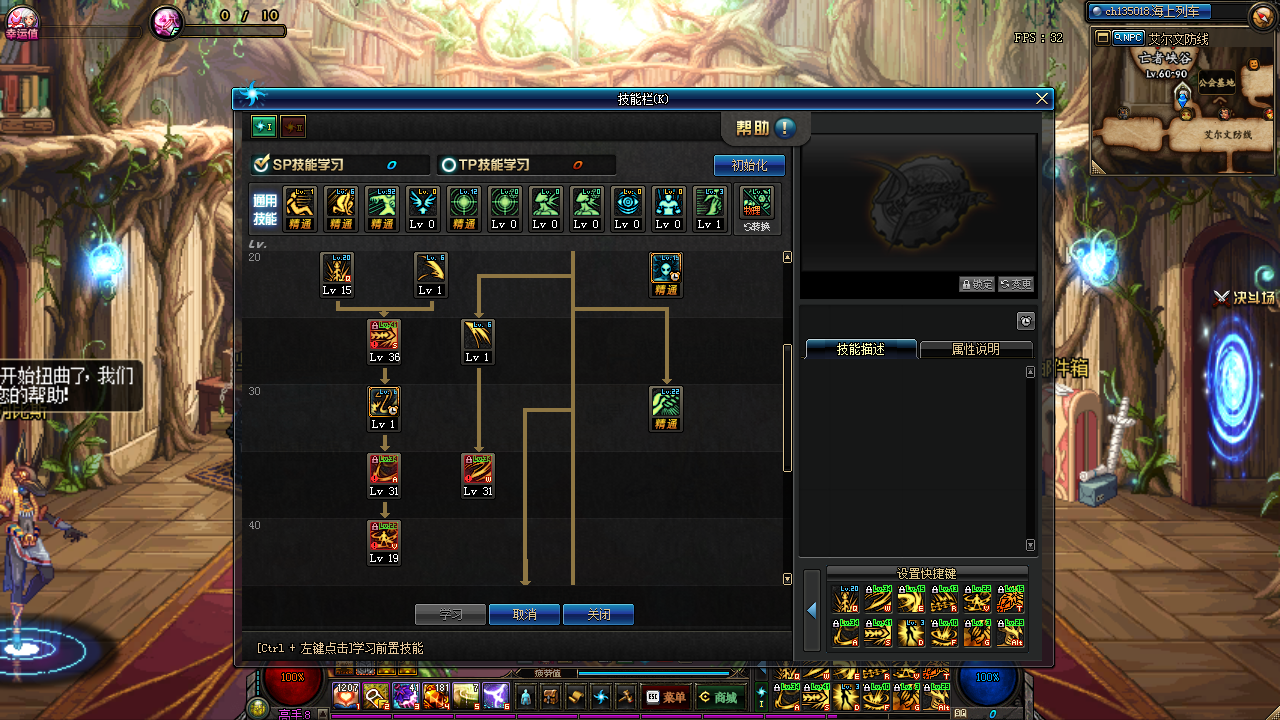Click the 学习 learn button

(450, 615)
